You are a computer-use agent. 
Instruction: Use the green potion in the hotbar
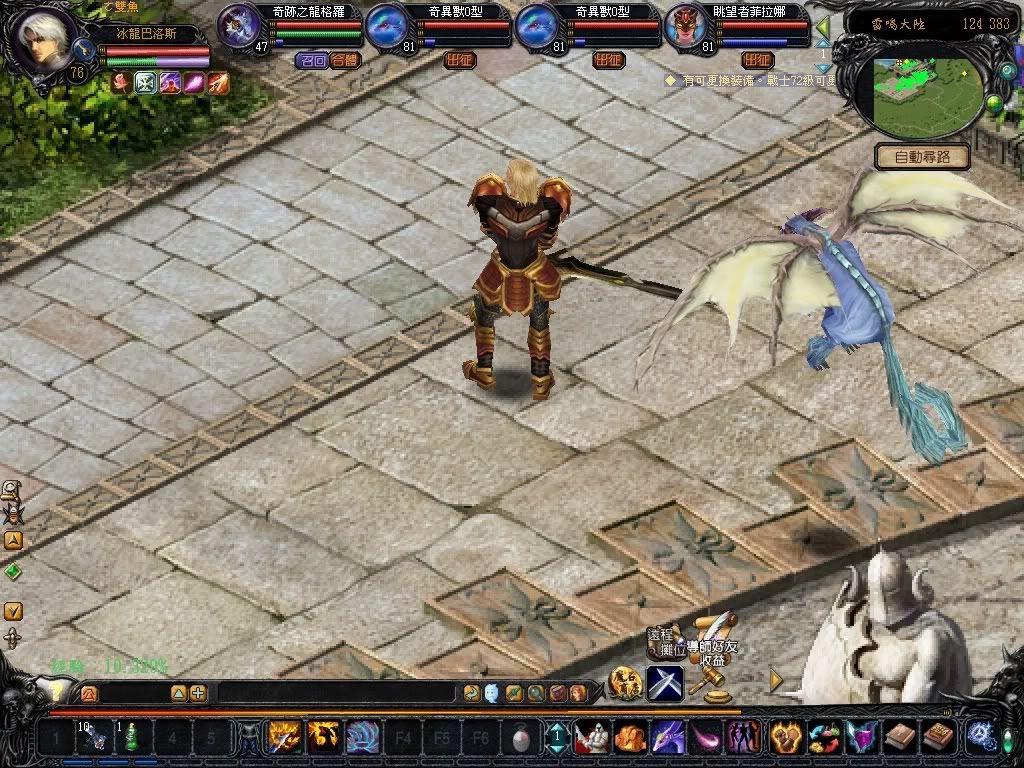pos(132,738)
